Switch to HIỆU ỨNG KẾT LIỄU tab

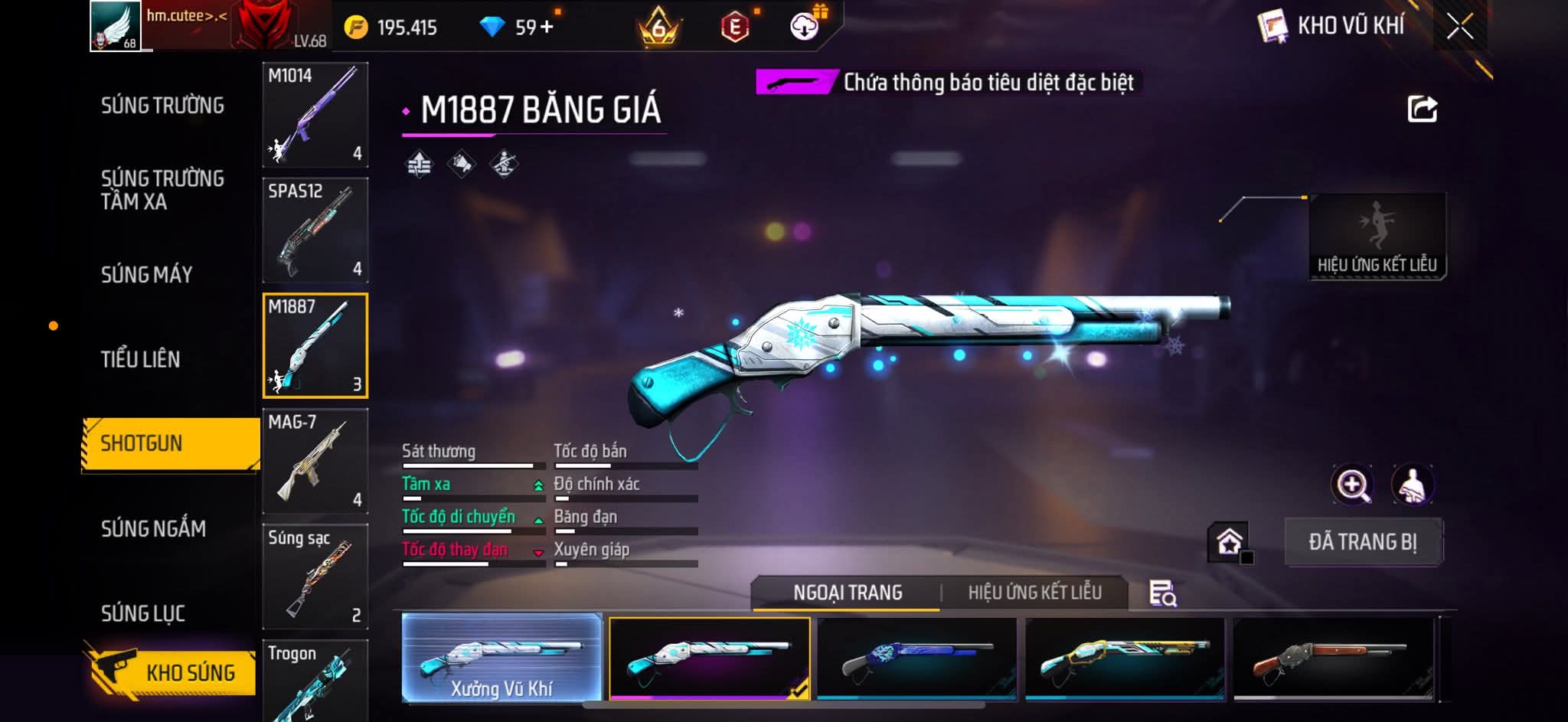point(1034,593)
